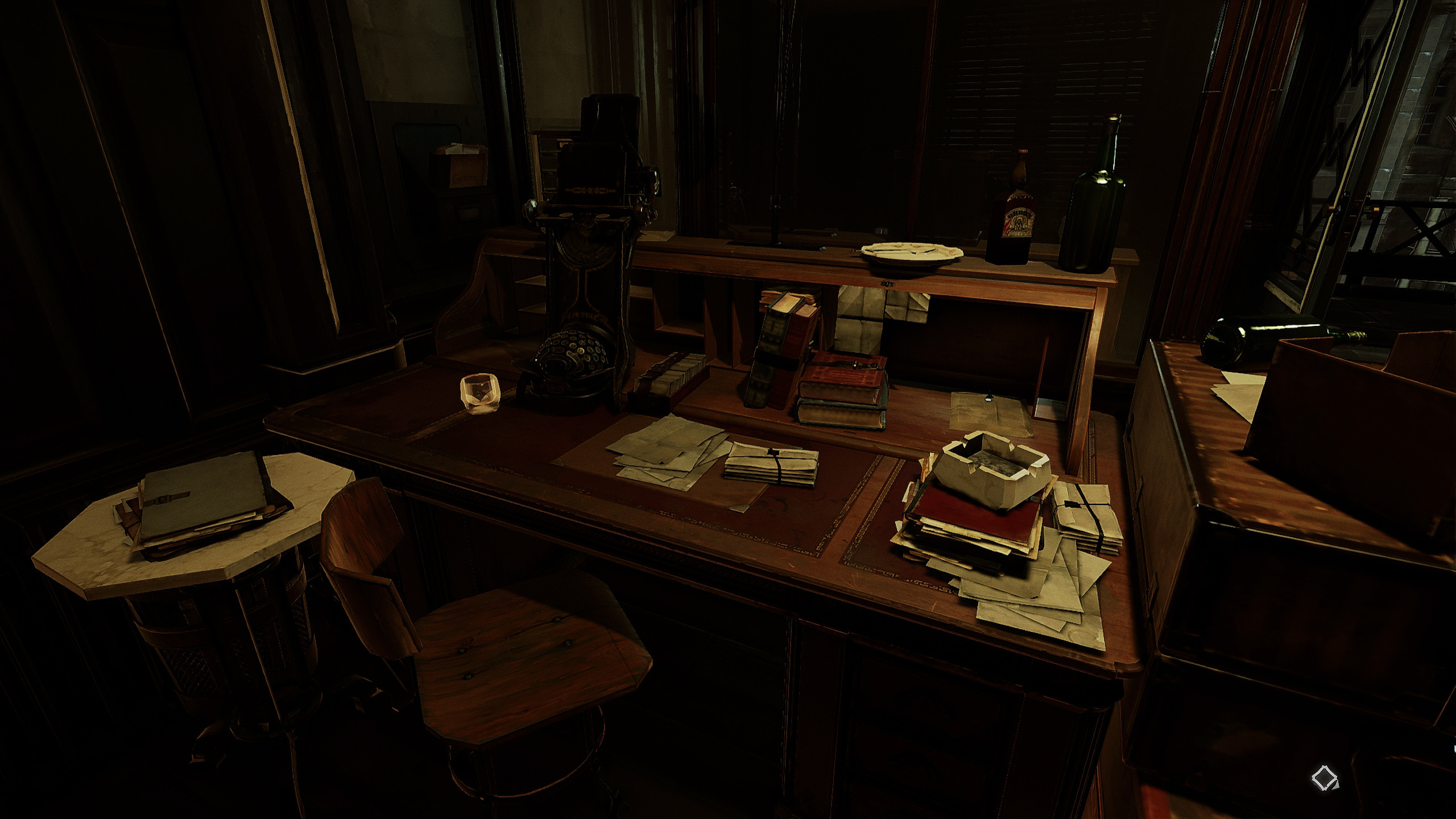
Task: Click the white diamond frame HUD icon
Action: click(x=1325, y=777)
